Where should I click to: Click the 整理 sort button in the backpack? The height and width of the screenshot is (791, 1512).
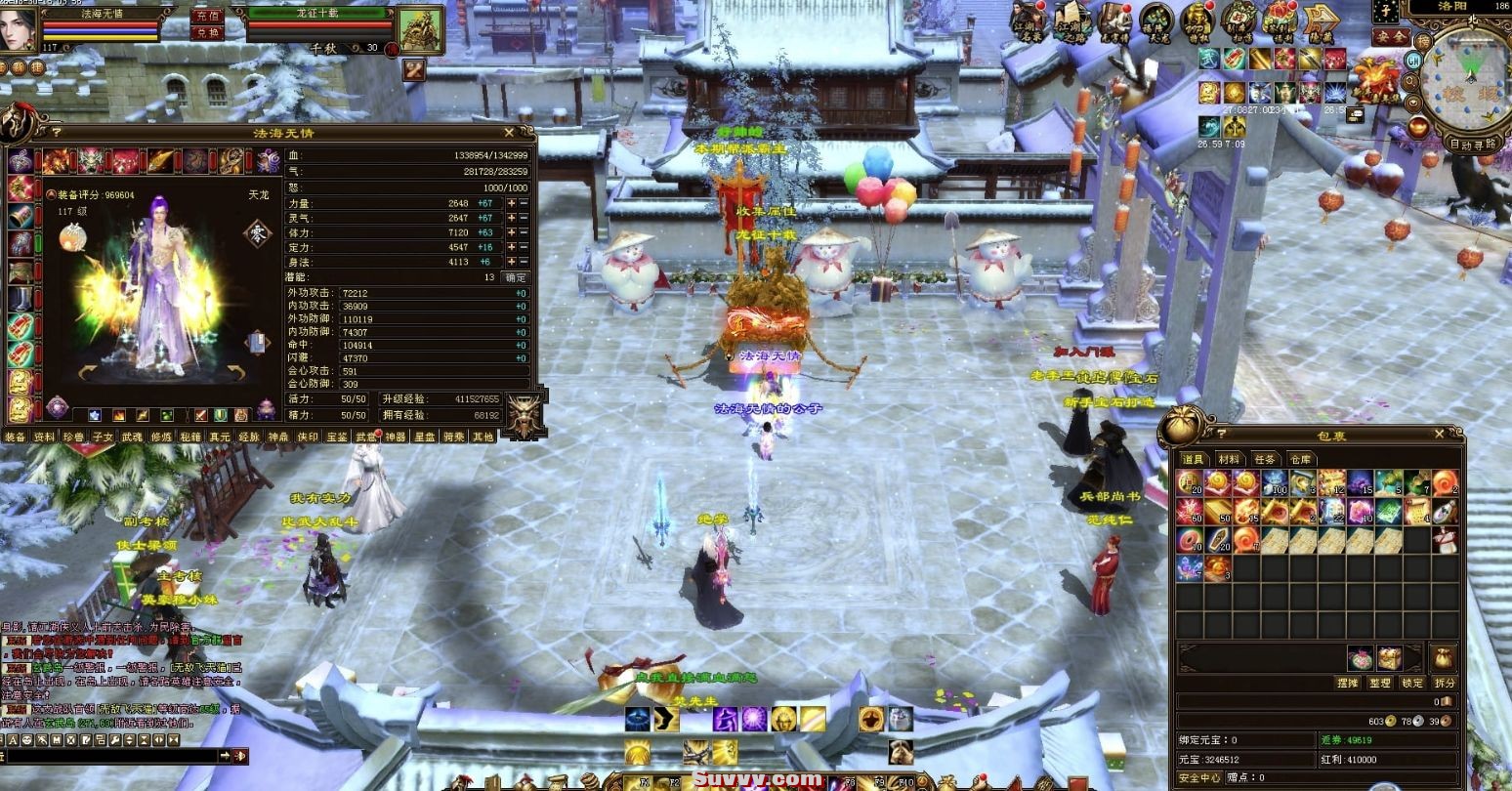[1380, 682]
